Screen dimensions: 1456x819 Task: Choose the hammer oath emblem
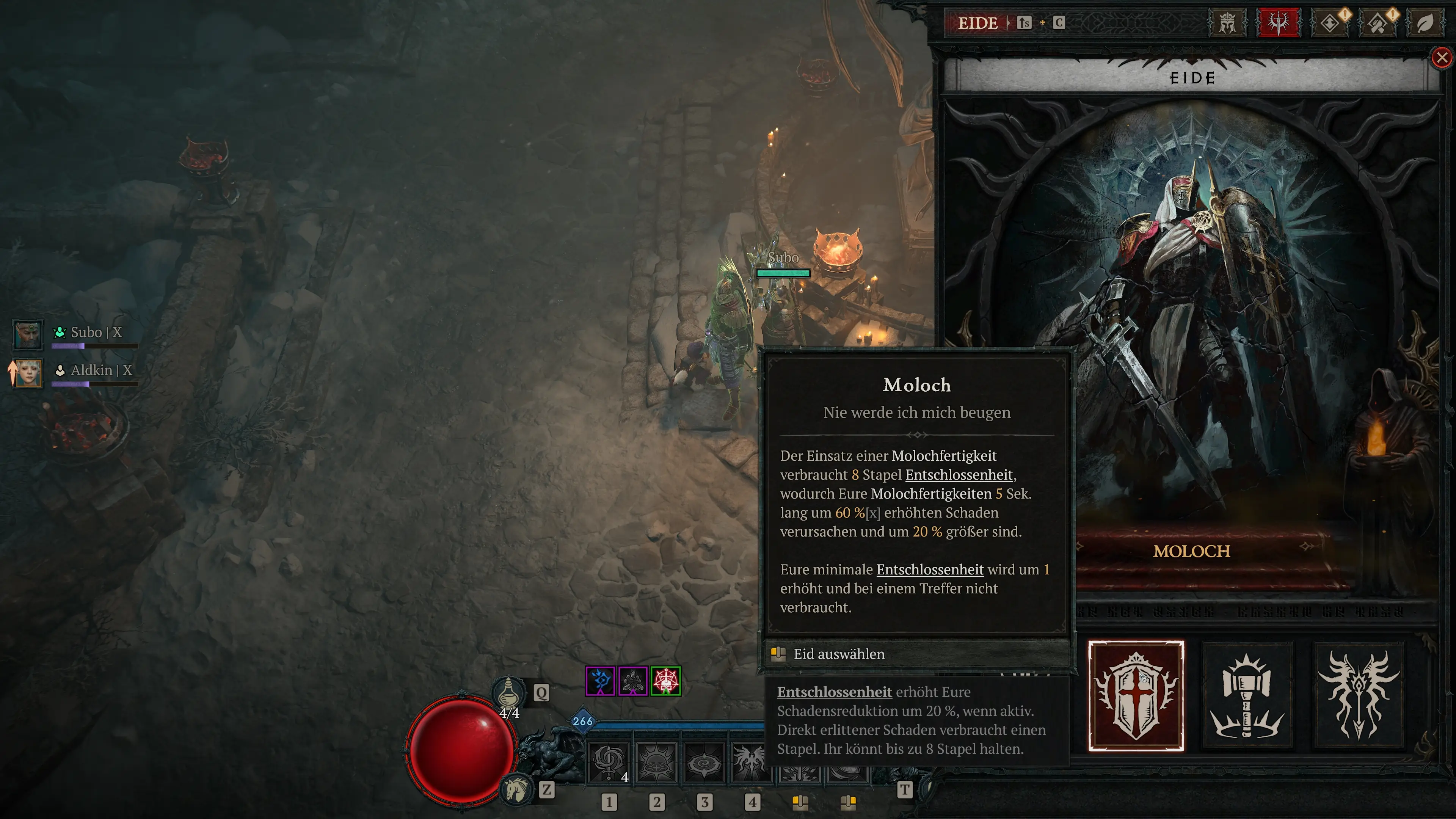click(x=1247, y=696)
